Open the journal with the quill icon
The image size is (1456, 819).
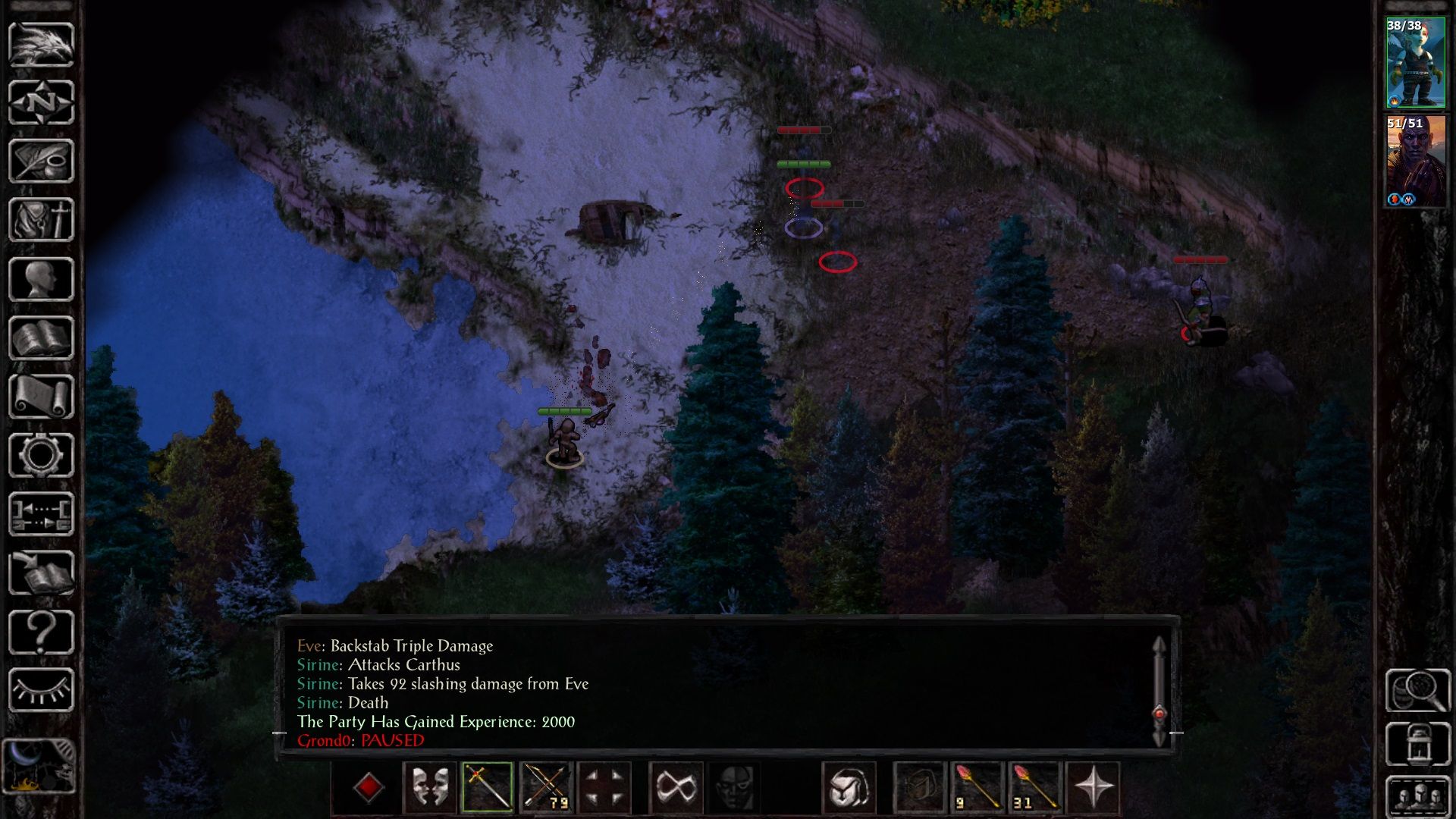41,161
